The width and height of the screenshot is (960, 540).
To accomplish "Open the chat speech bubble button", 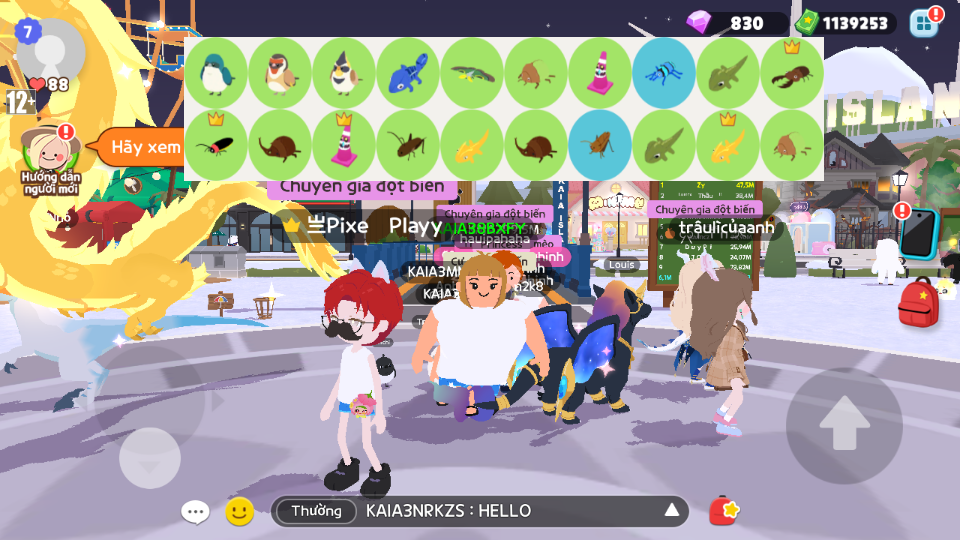I will click(195, 511).
